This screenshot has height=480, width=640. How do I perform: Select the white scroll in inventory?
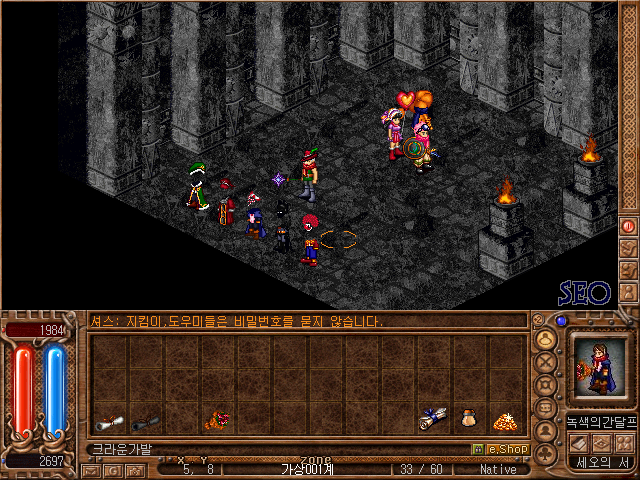[x=109, y=422]
